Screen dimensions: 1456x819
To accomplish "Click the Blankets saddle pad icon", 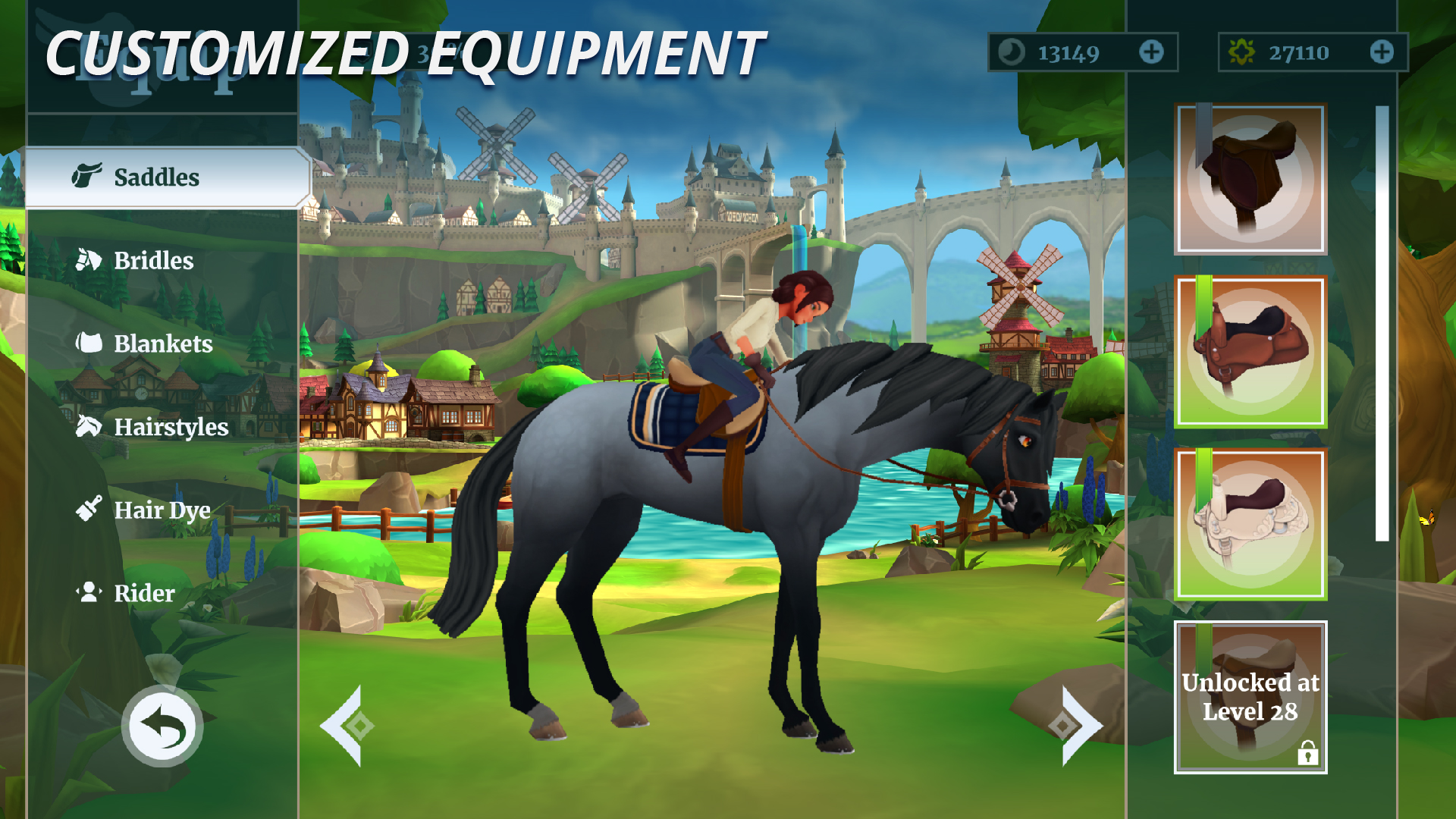I will (89, 344).
